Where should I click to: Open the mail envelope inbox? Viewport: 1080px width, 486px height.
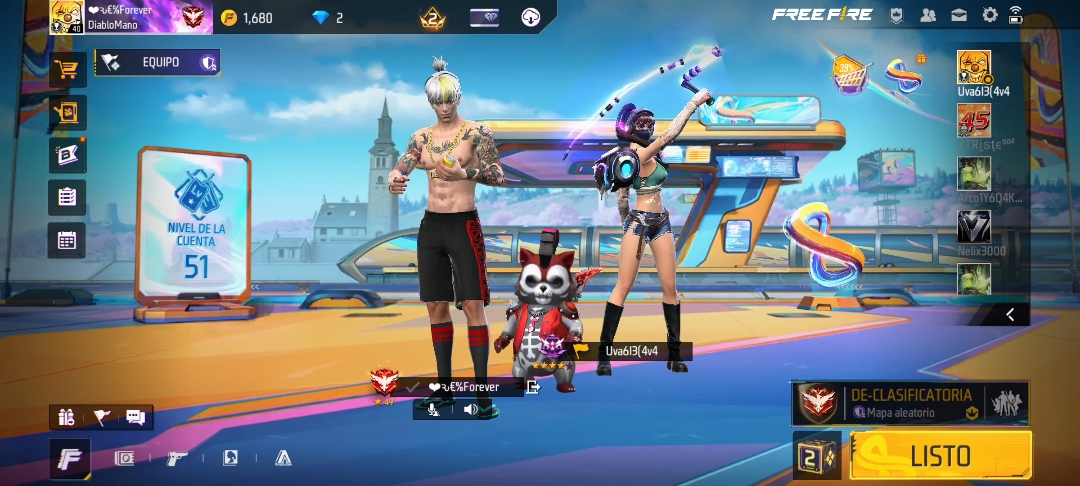(959, 15)
